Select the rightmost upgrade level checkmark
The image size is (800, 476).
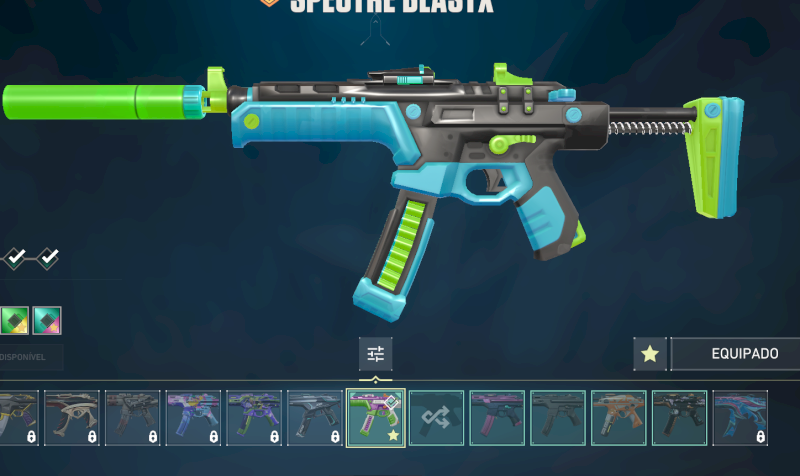tap(47, 258)
